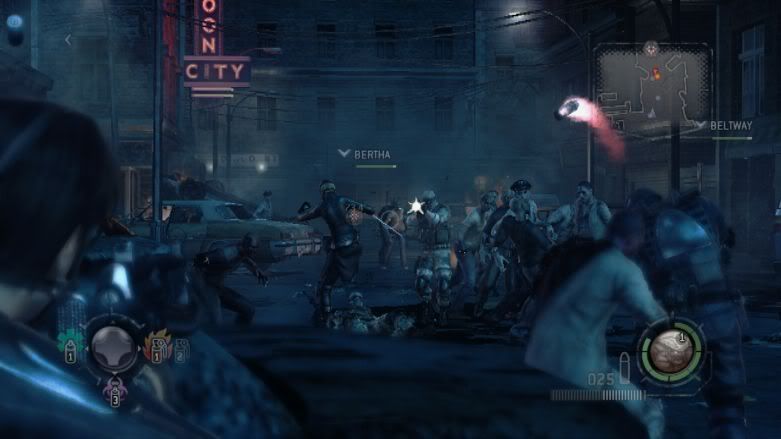The width and height of the screenshot is (781, 439).
Task: Select teammate Bertha's name tag
Action: click(371, 154)
